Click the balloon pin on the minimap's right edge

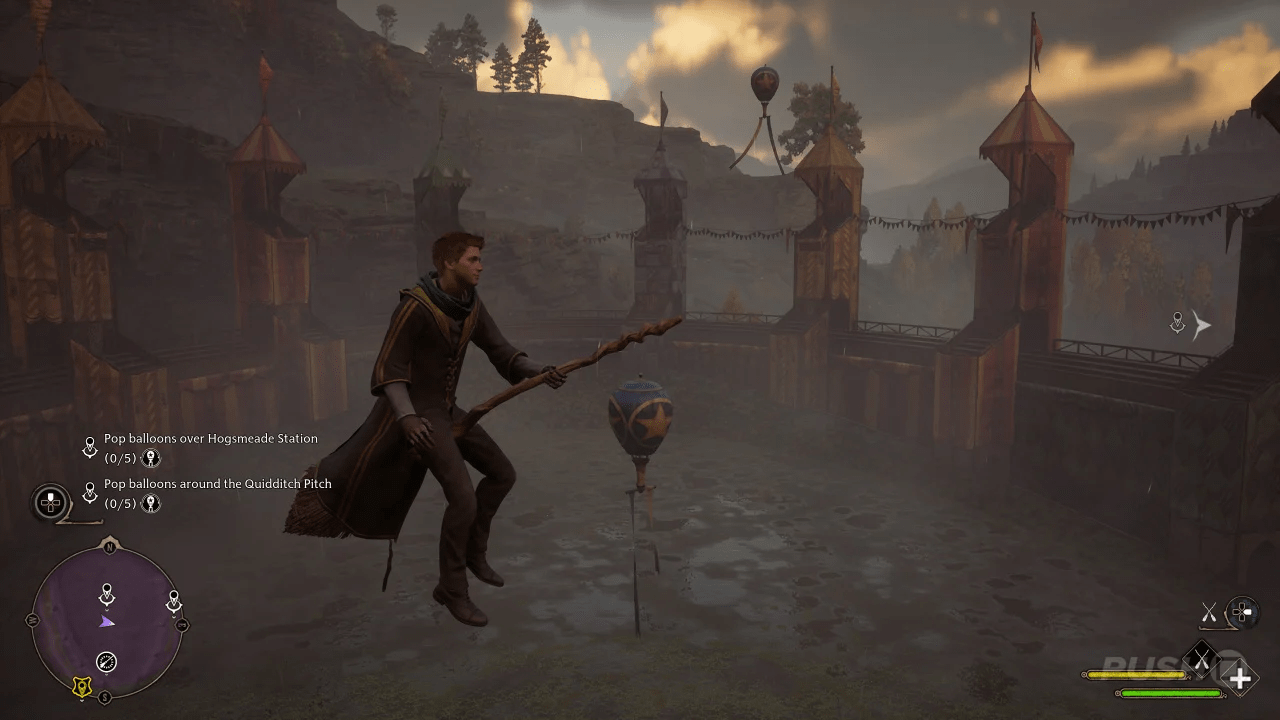pos(173,600)
